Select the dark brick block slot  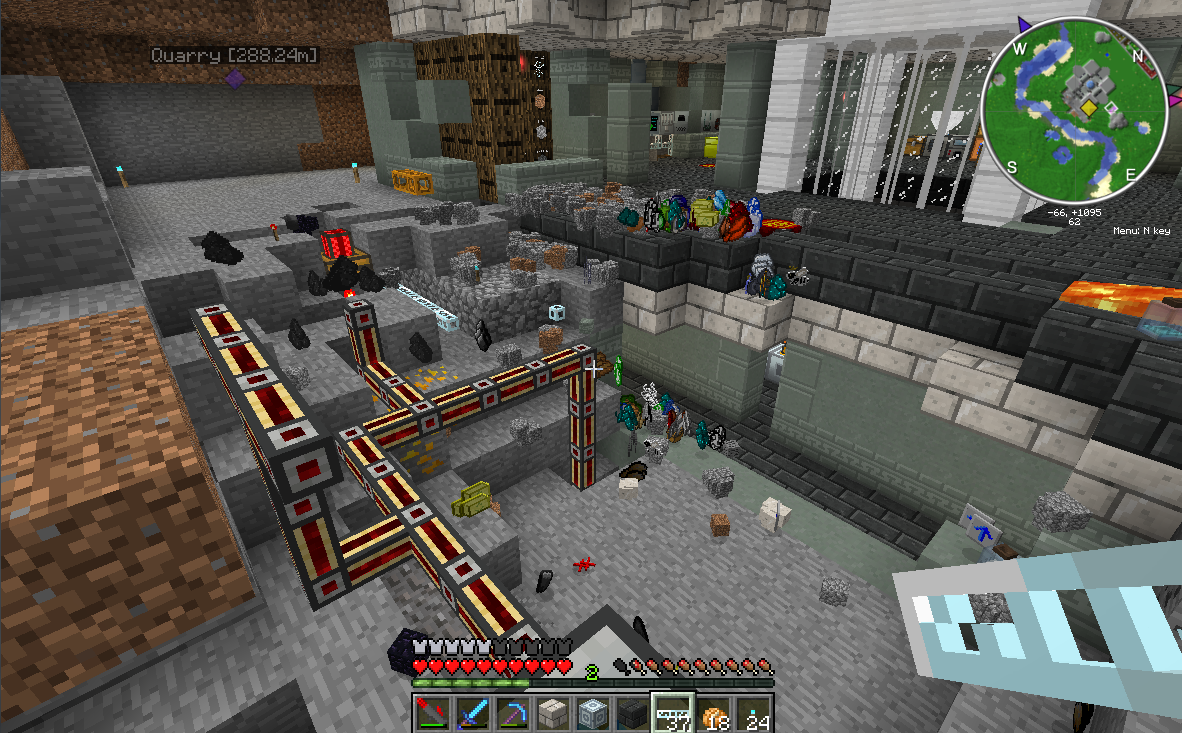coord(631,713)
